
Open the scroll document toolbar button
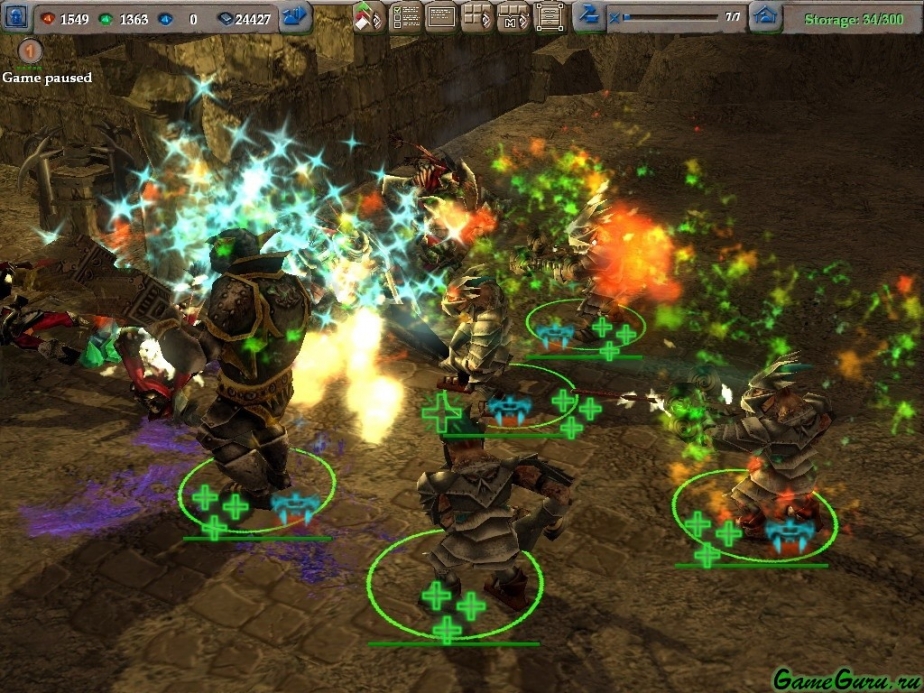pos(548,17)
